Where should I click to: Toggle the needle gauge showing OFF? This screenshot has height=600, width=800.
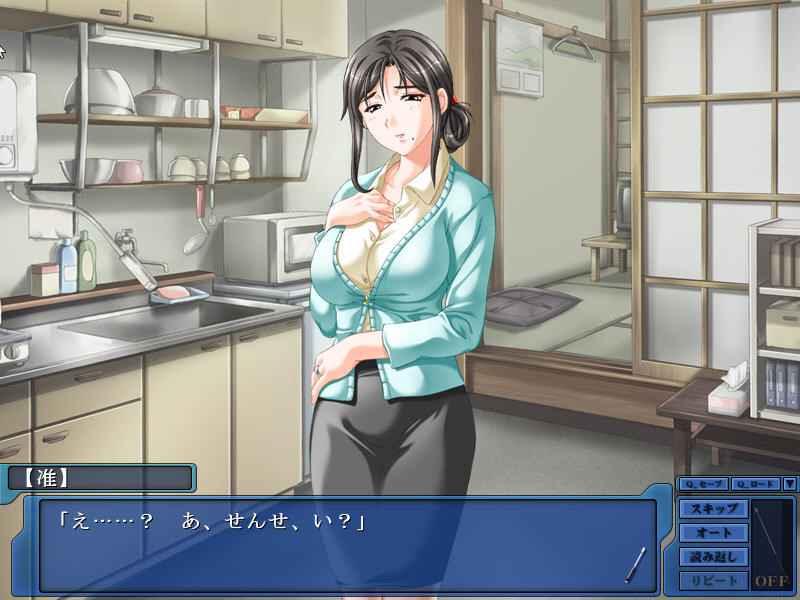coord(771,545)
